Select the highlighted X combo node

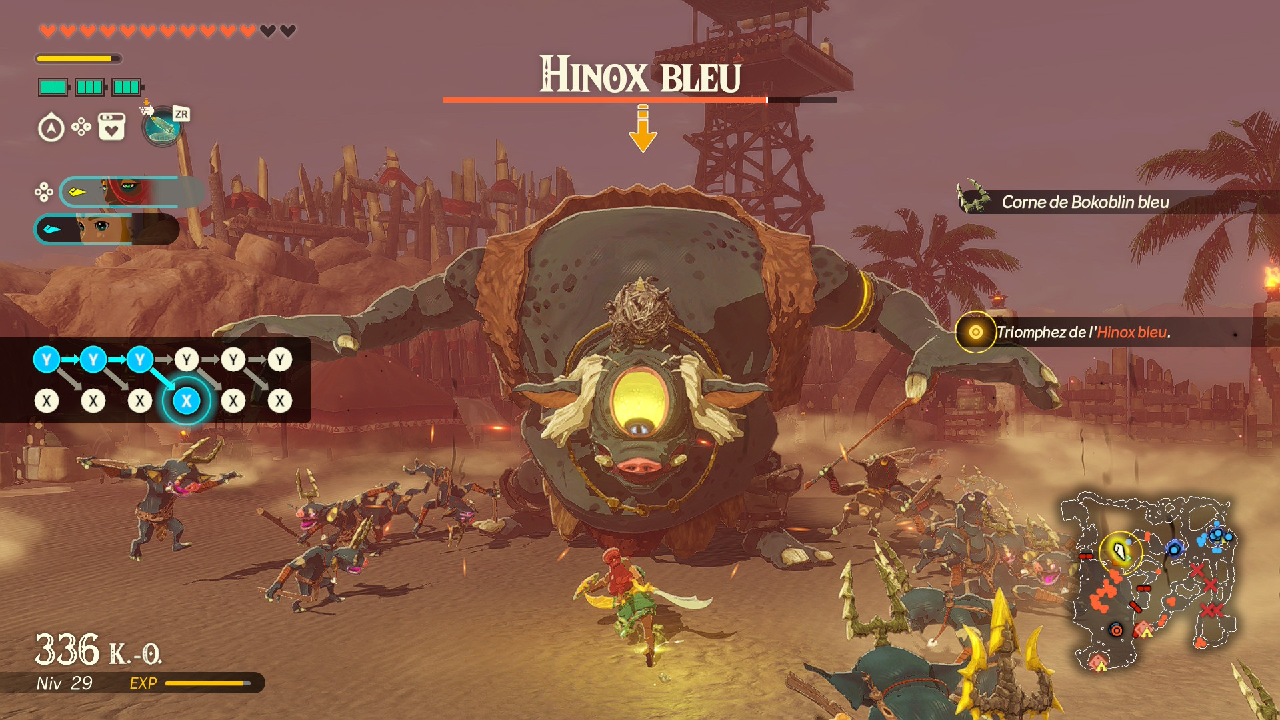point(187,401)
